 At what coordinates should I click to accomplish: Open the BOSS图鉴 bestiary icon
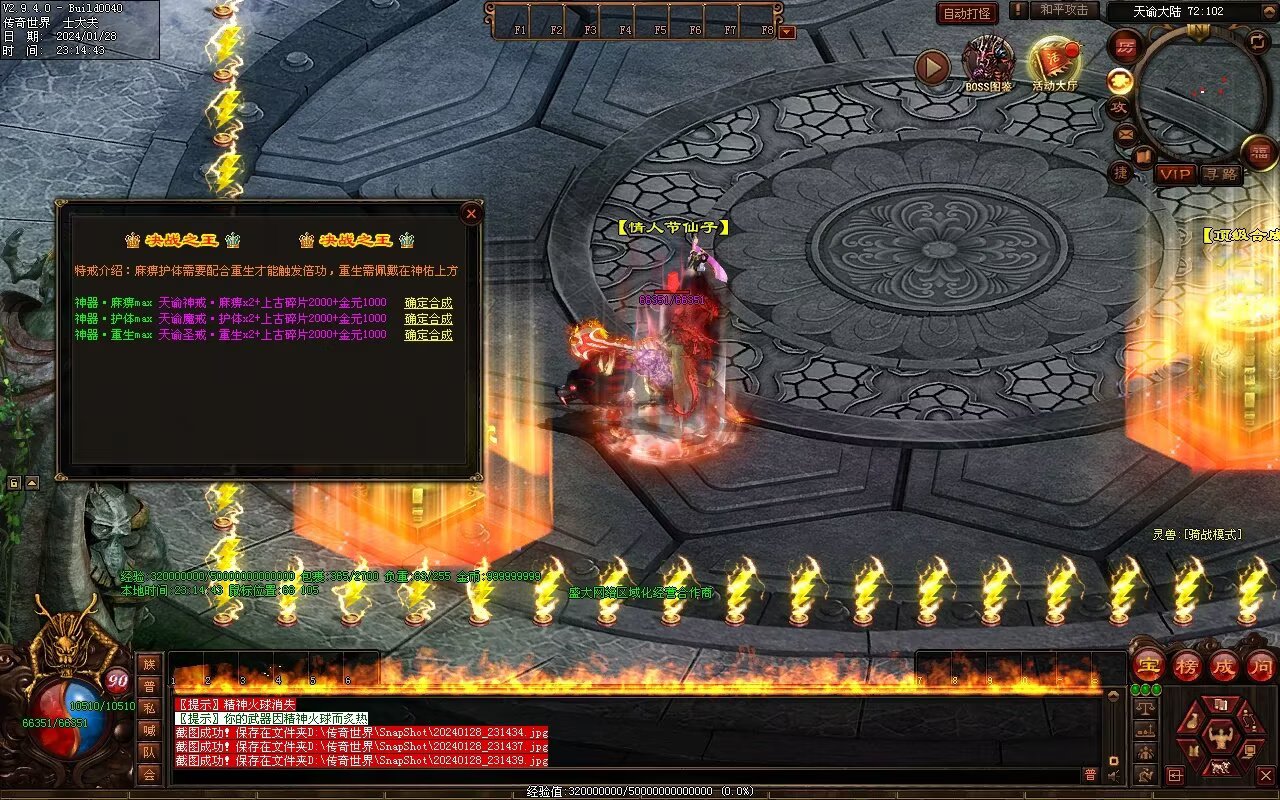click(988, 62)
